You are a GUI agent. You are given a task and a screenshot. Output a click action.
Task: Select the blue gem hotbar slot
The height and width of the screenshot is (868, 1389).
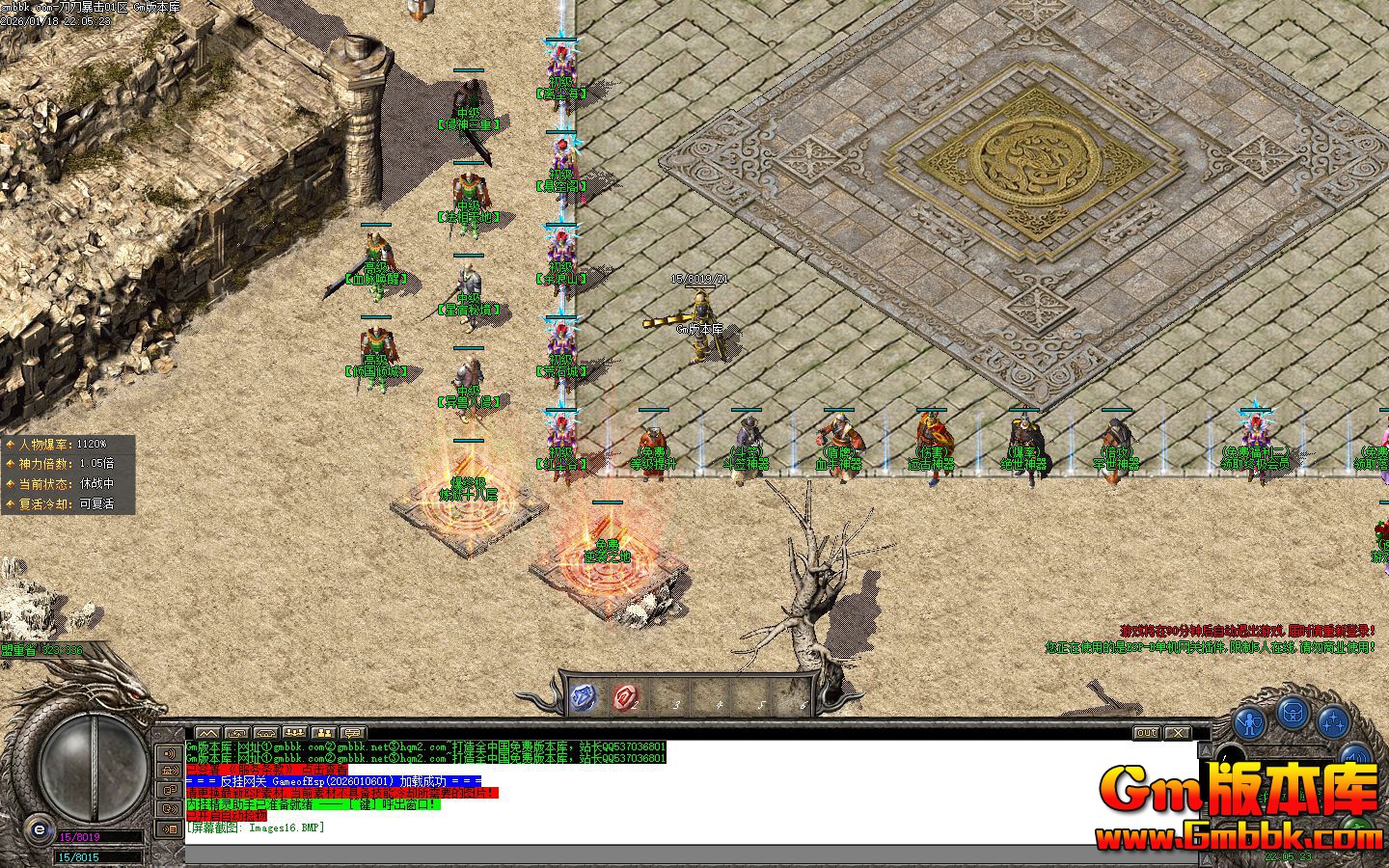[x=585, y=696]
